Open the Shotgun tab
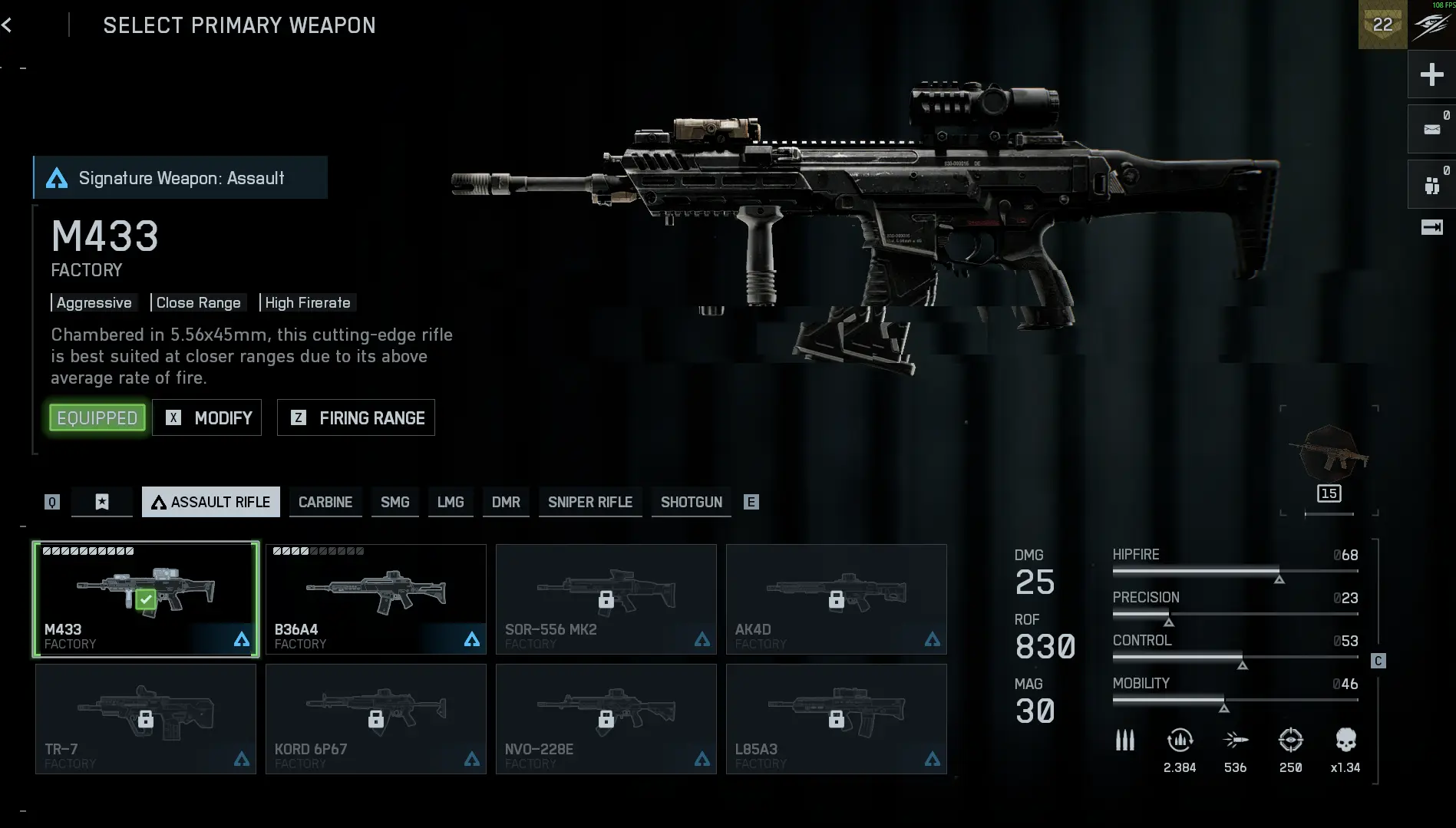The image size is (1456, 828). pyautogui.click(x=692, y=502)
